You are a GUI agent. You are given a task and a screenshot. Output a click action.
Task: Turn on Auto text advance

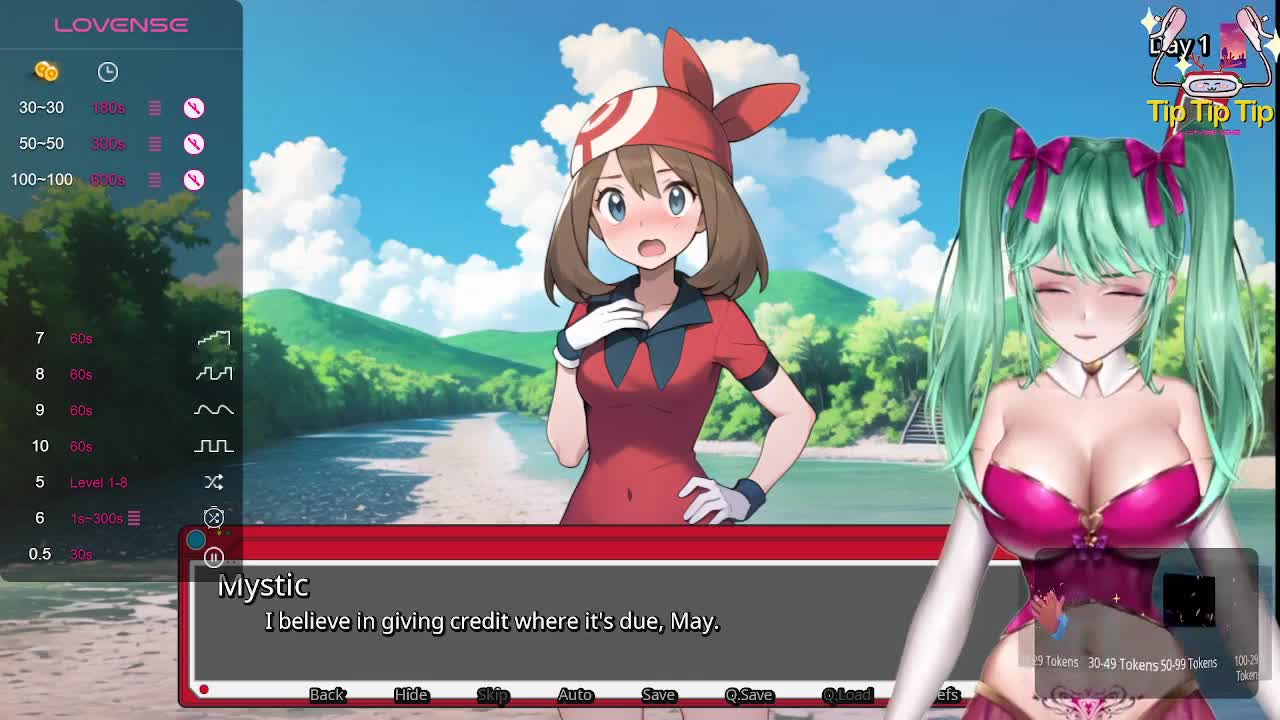tap(575, 694)
